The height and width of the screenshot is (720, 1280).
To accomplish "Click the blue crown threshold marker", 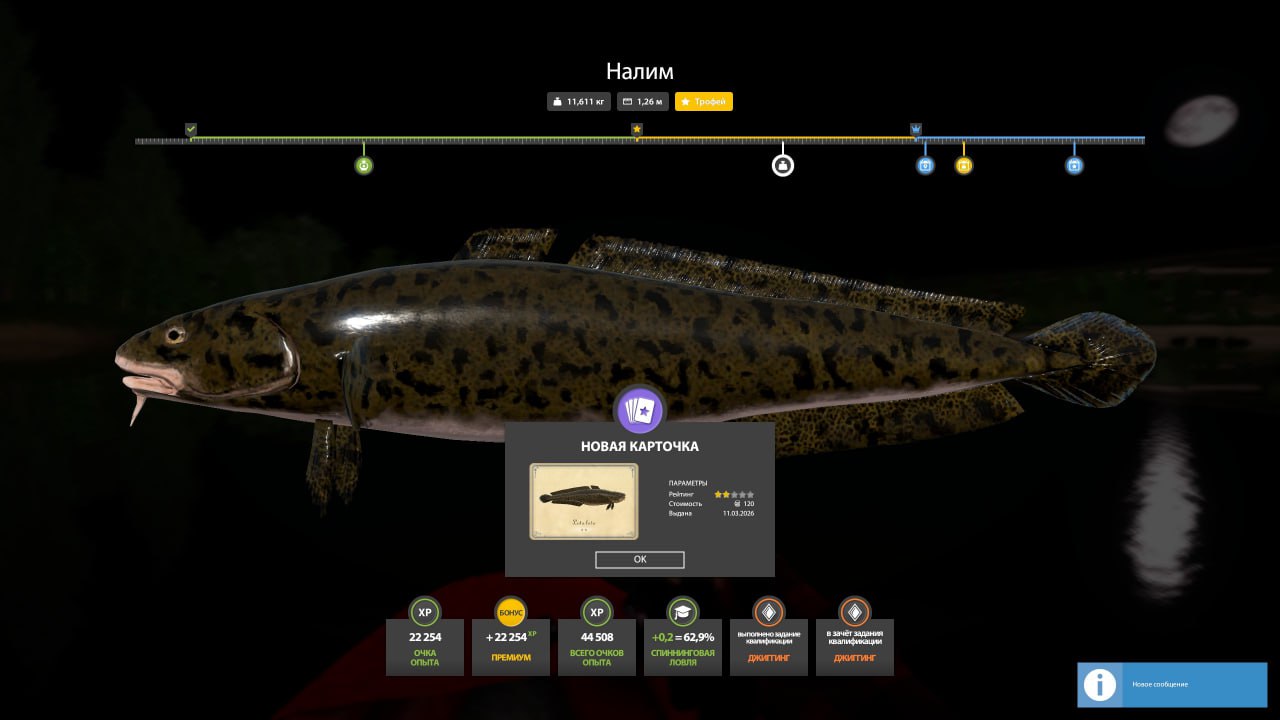I will point(916,129).
